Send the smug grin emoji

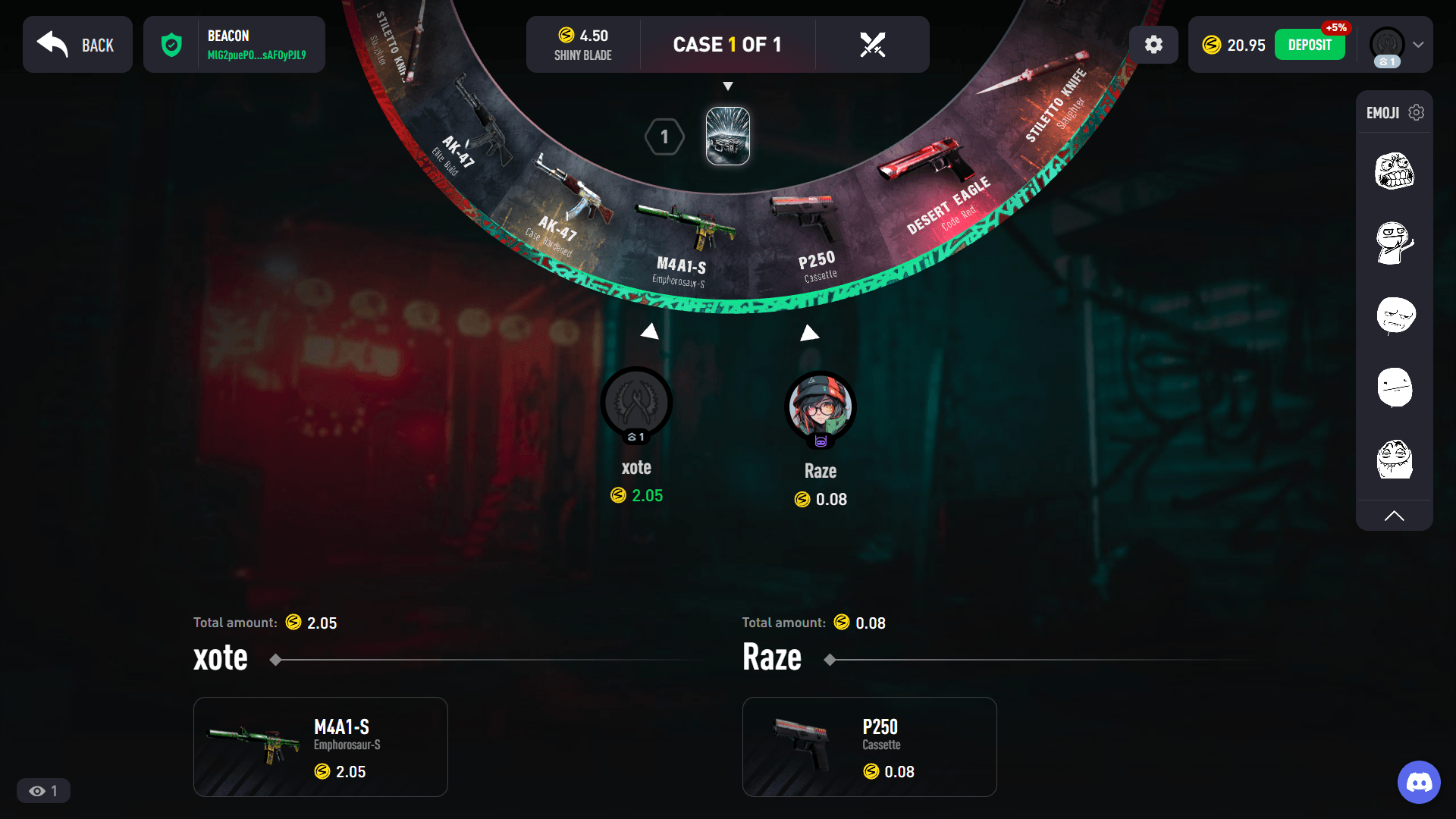coord(1394,243)
